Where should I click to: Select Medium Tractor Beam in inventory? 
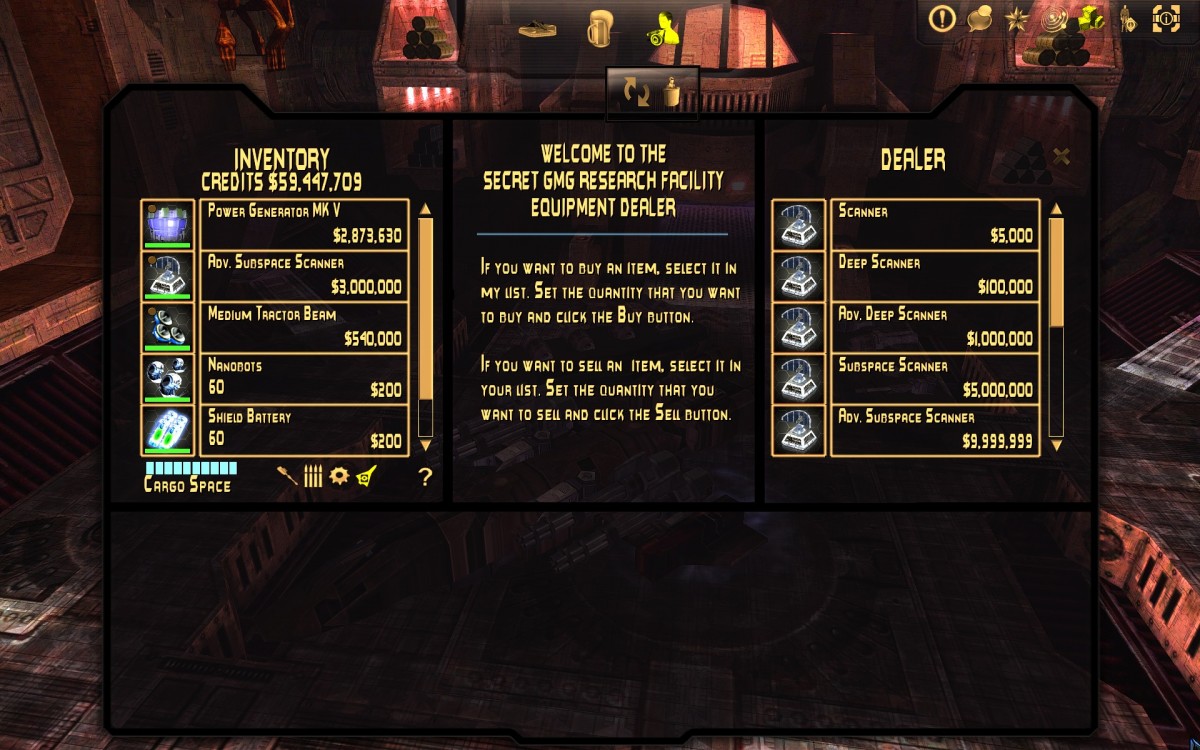pos(304,327)
